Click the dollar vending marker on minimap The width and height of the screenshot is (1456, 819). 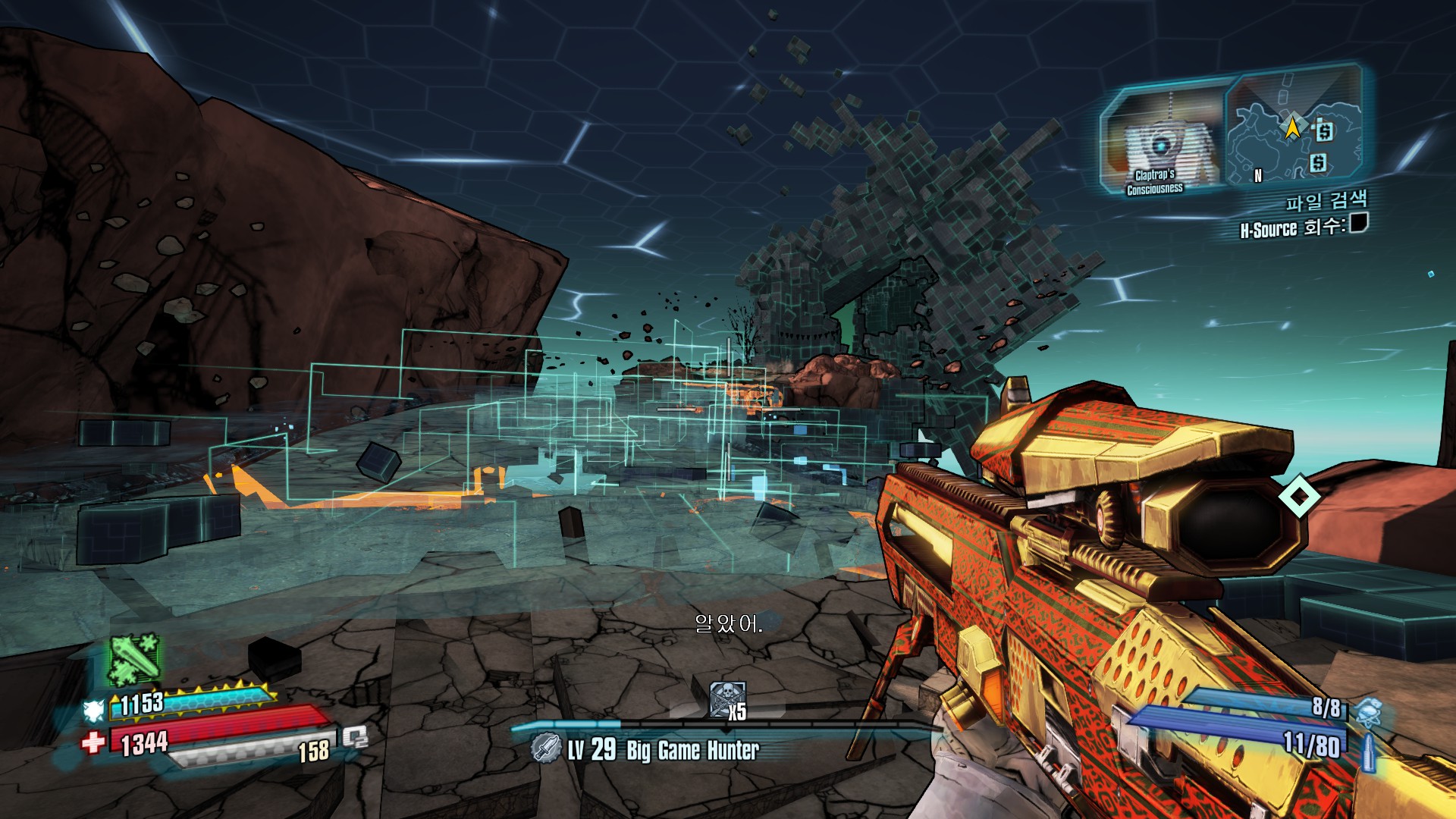[1323, 130]
